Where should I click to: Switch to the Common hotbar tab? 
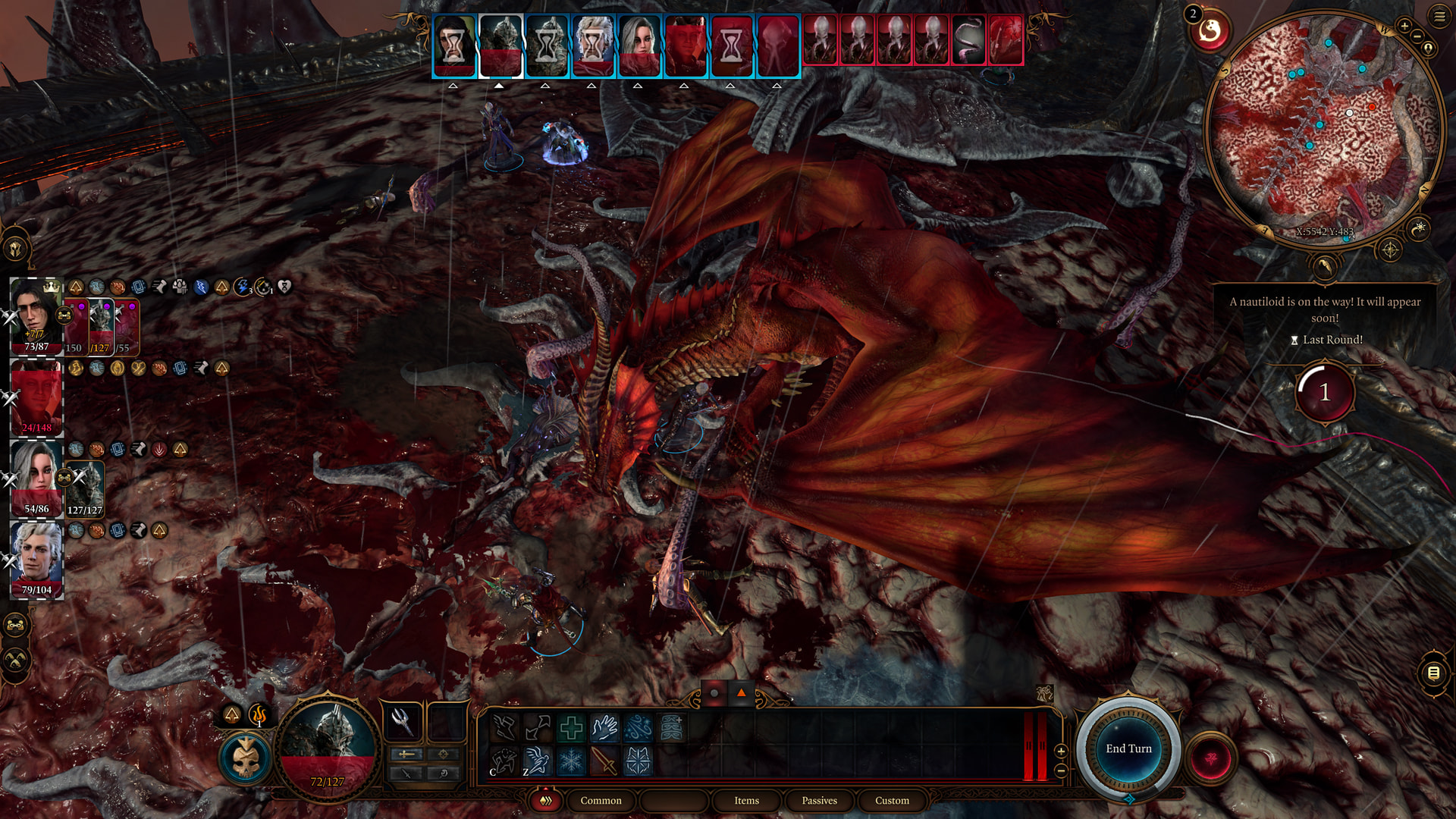601,801
